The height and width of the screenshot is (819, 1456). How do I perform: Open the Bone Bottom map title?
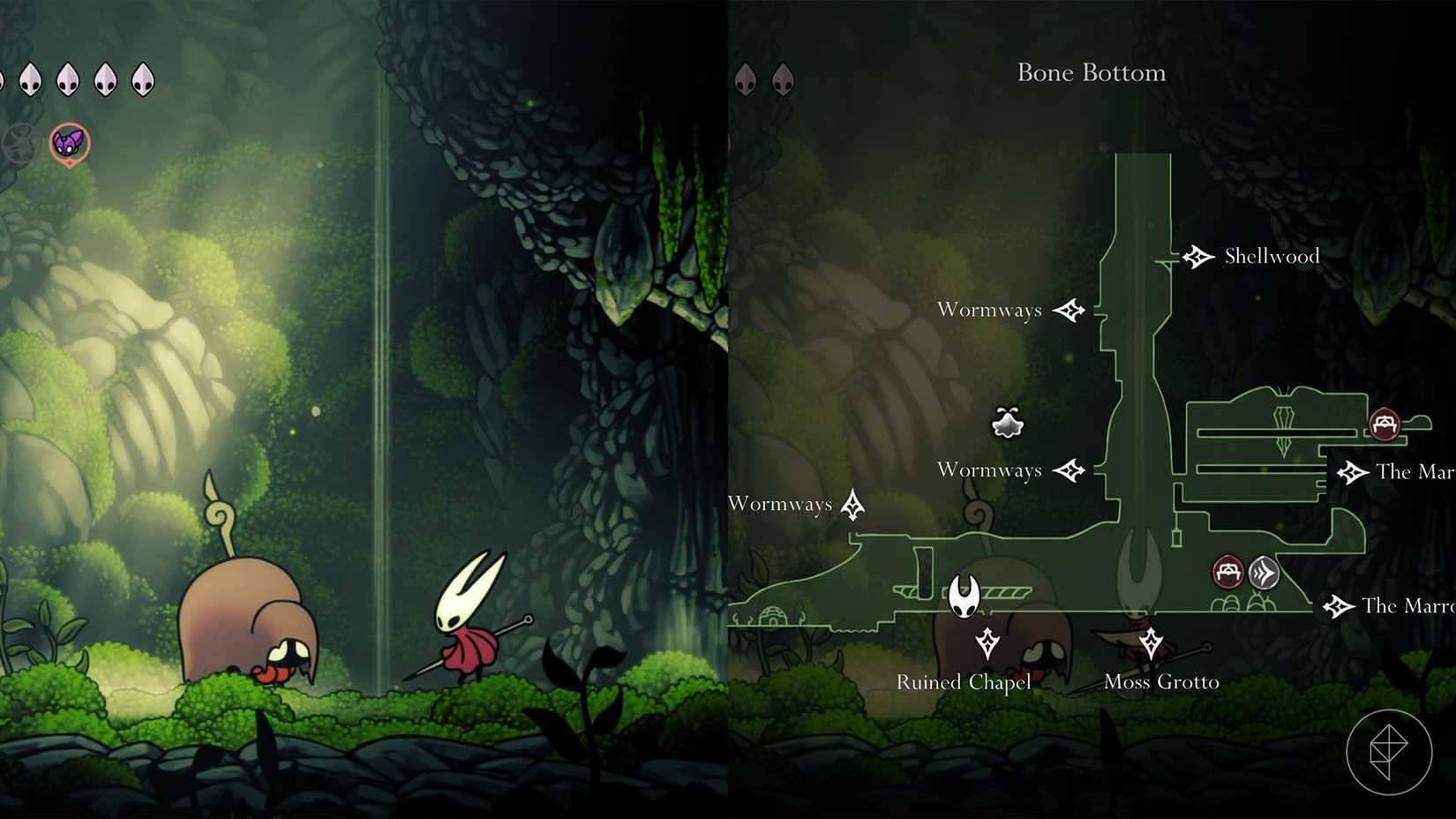[1092, 73]
